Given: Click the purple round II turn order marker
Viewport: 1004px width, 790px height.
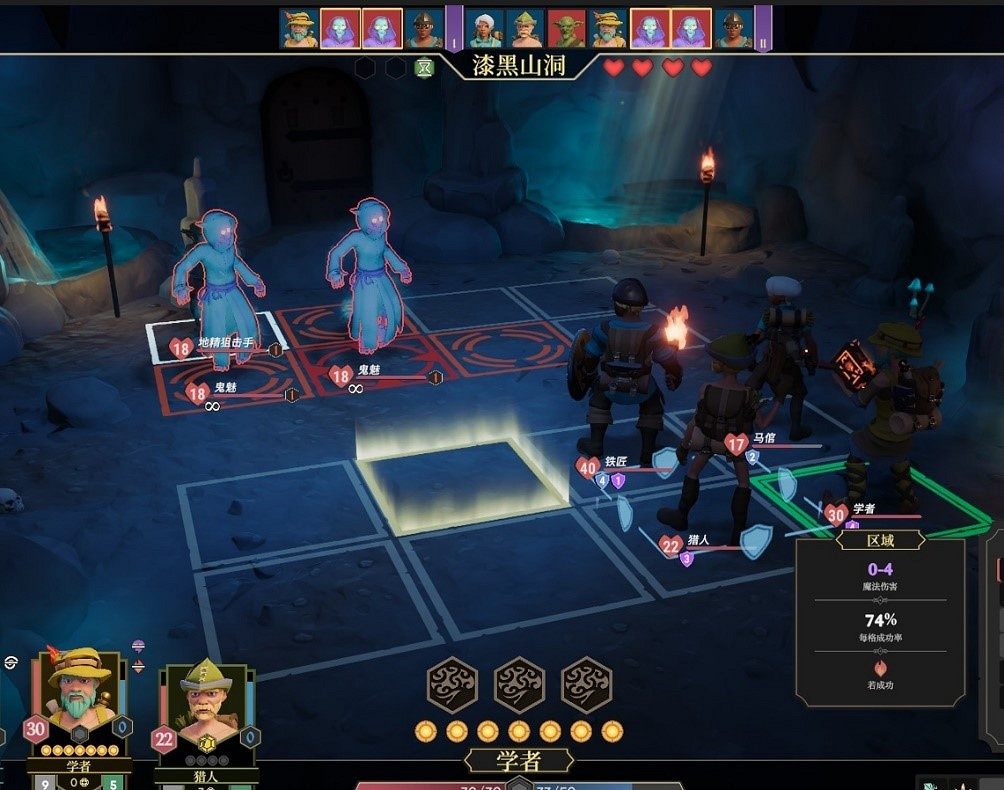Looking at the screenshot, I should (x=763, y=28).
